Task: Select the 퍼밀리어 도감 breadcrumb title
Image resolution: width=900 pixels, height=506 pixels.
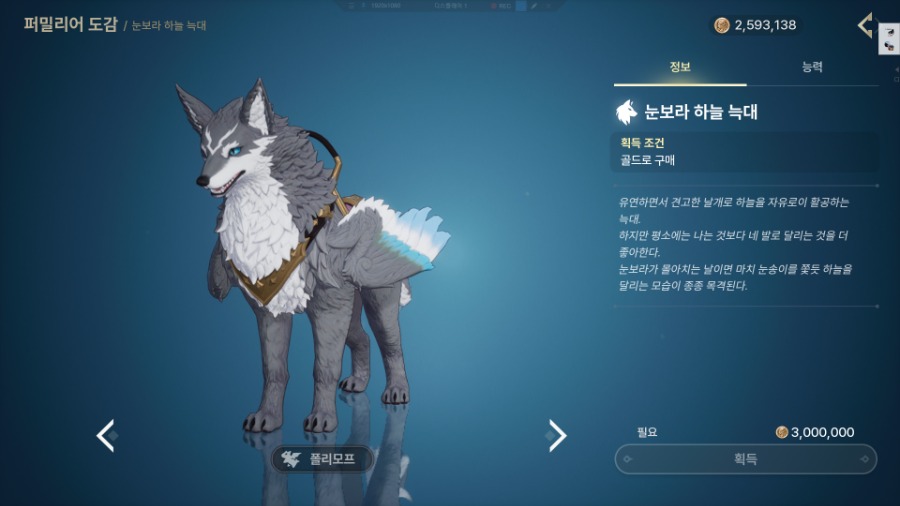Action: tap(69, 24)
